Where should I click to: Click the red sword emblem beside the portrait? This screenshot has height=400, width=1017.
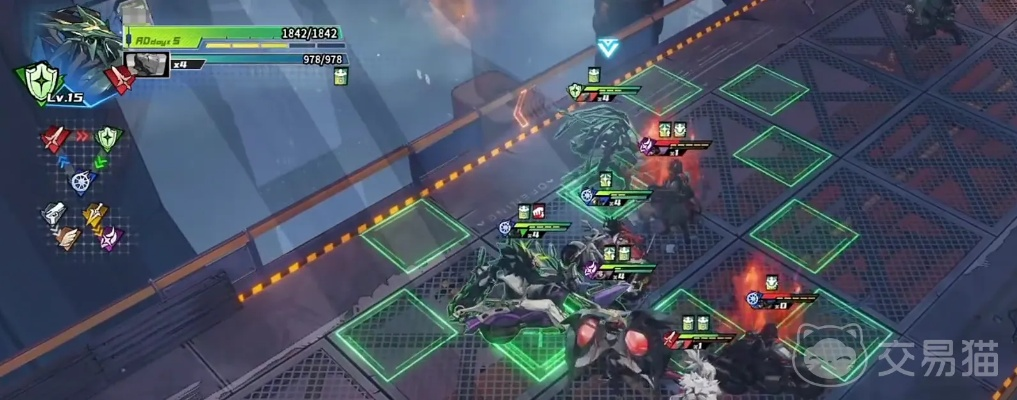pos(122,78)
